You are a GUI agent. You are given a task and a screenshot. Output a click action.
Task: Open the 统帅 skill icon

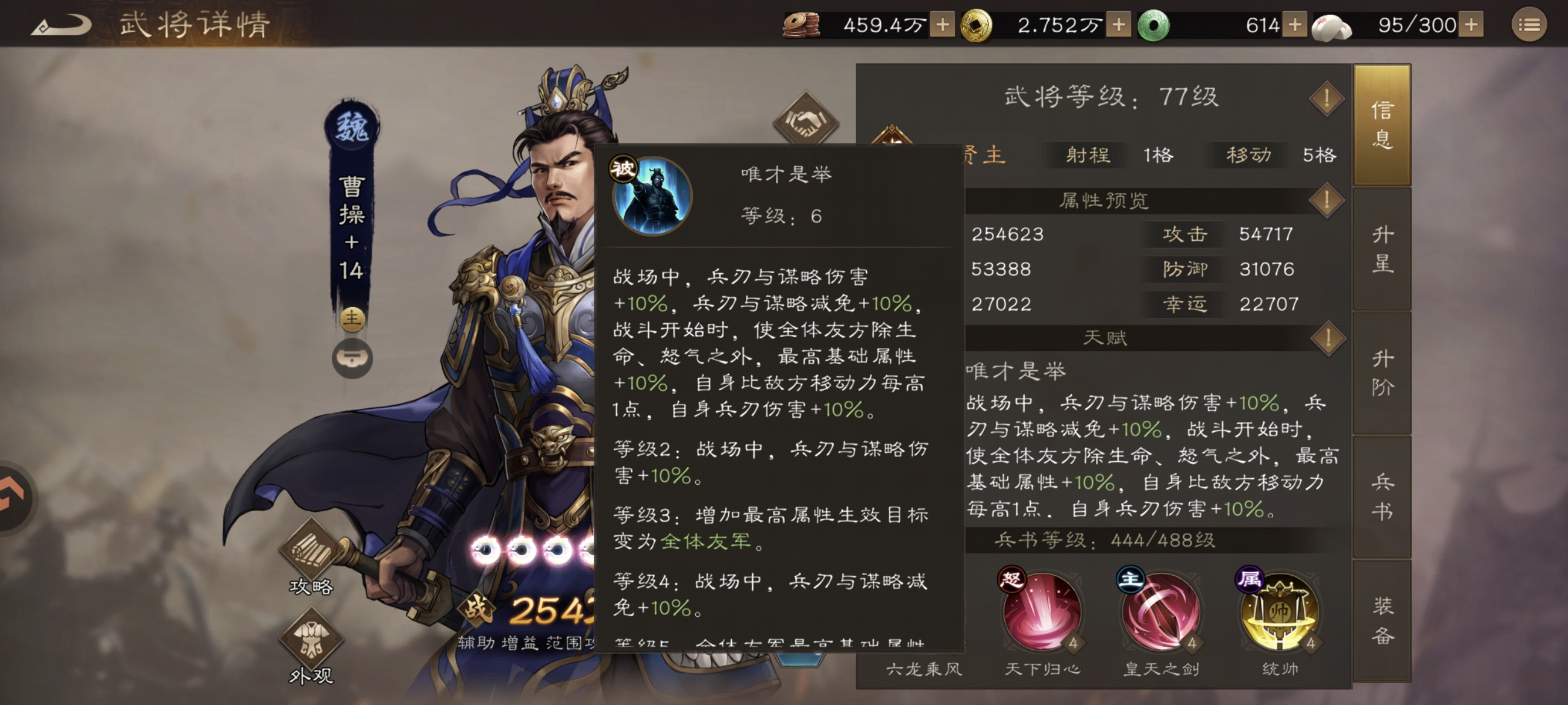[1280, 612]
